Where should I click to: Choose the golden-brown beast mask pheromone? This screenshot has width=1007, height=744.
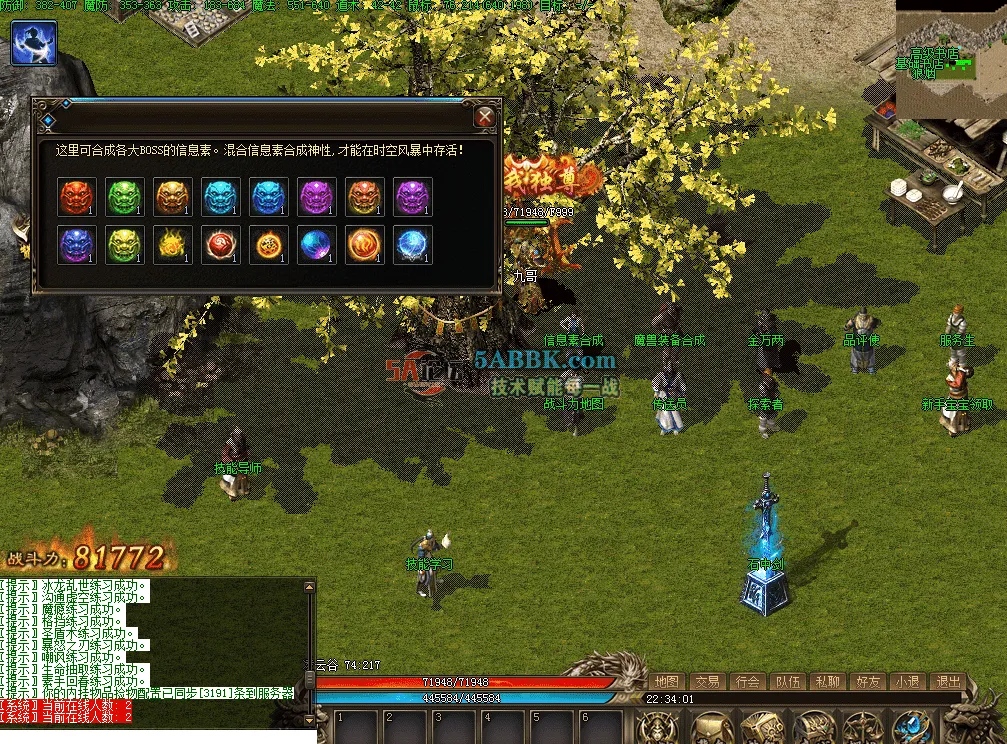click(x=173, y=197)
